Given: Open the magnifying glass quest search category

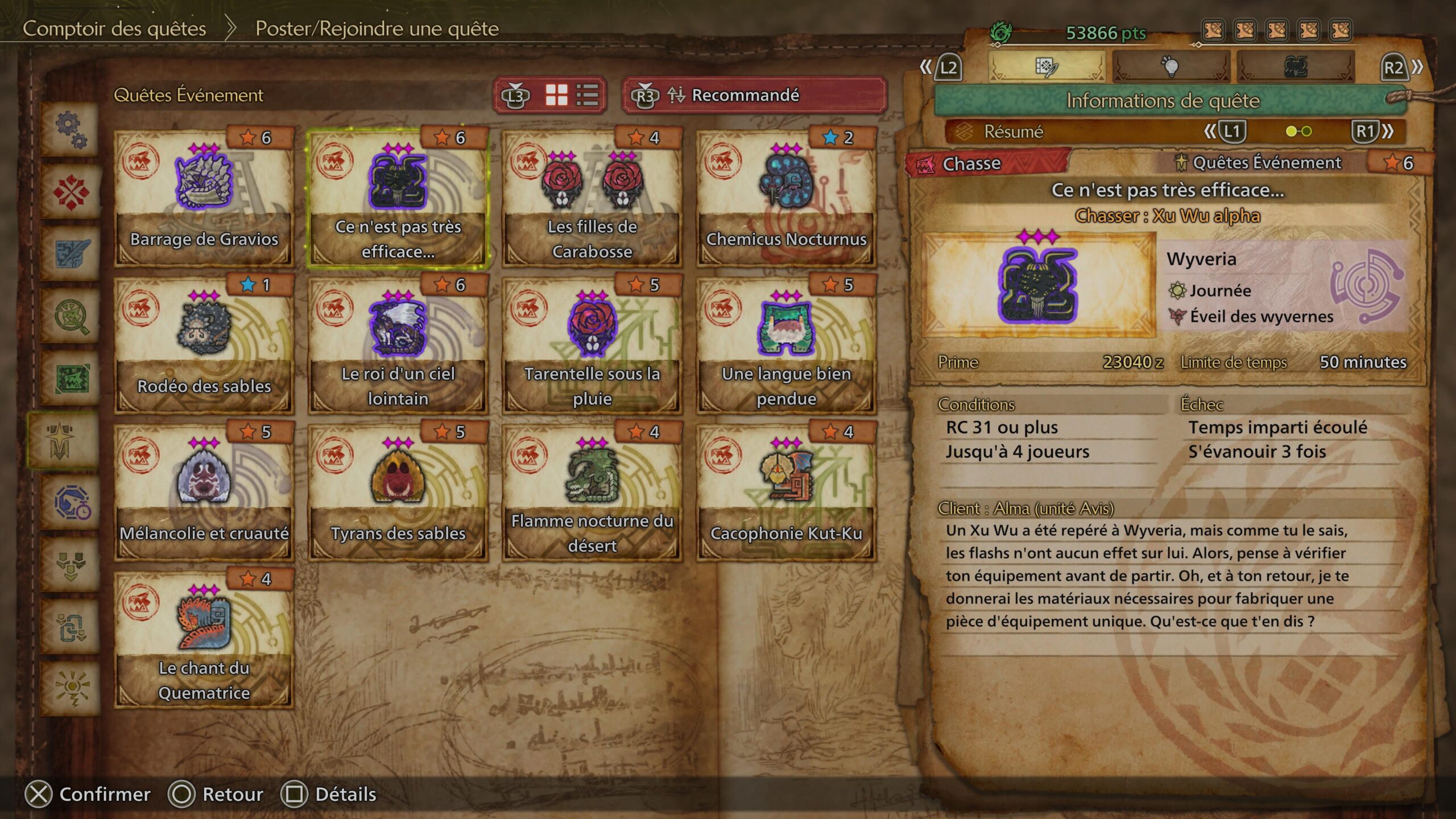Looking at the screenshot, I should click(x=71, y=316).
